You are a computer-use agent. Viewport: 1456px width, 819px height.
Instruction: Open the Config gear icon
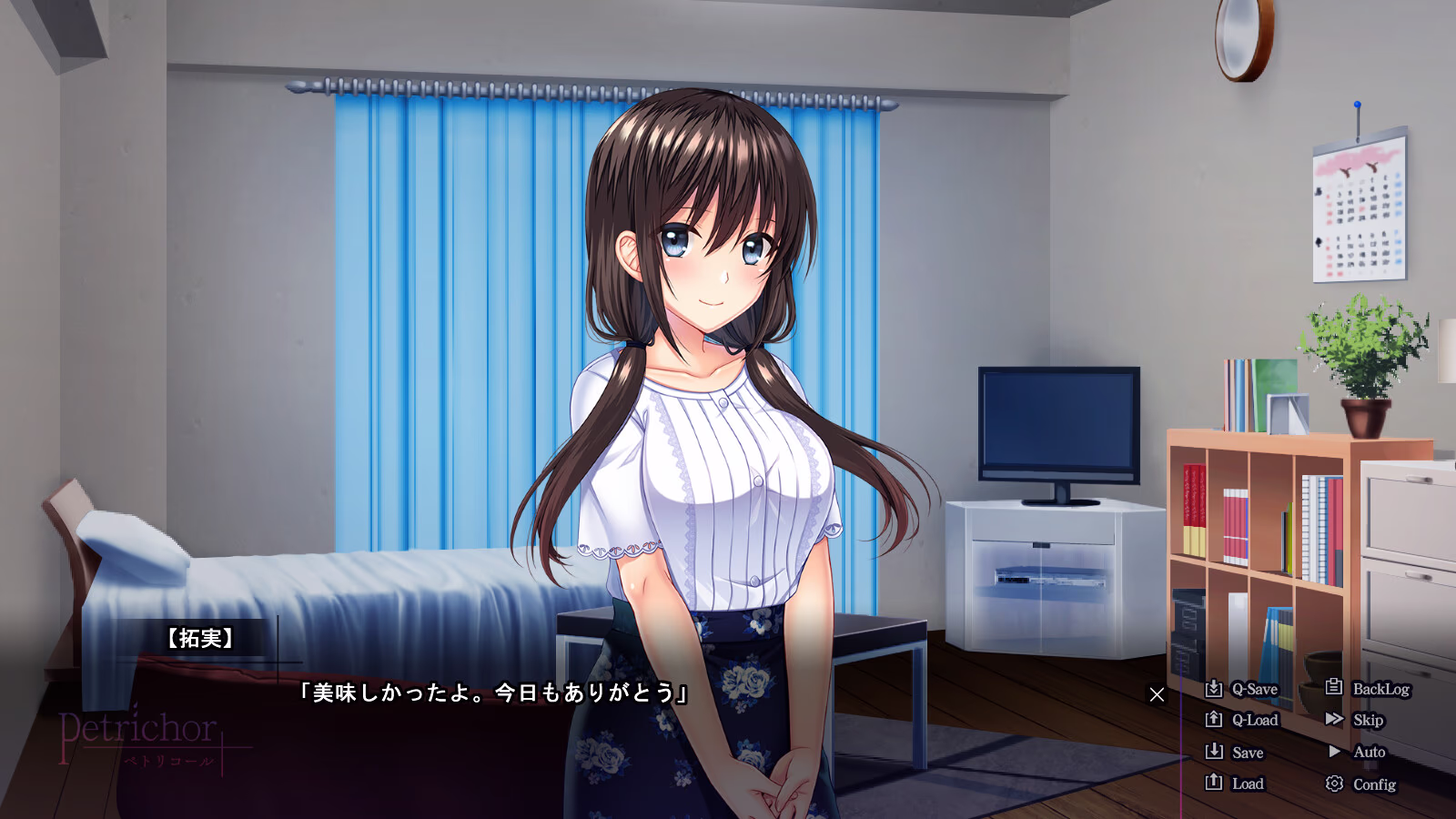(1334, 784)
